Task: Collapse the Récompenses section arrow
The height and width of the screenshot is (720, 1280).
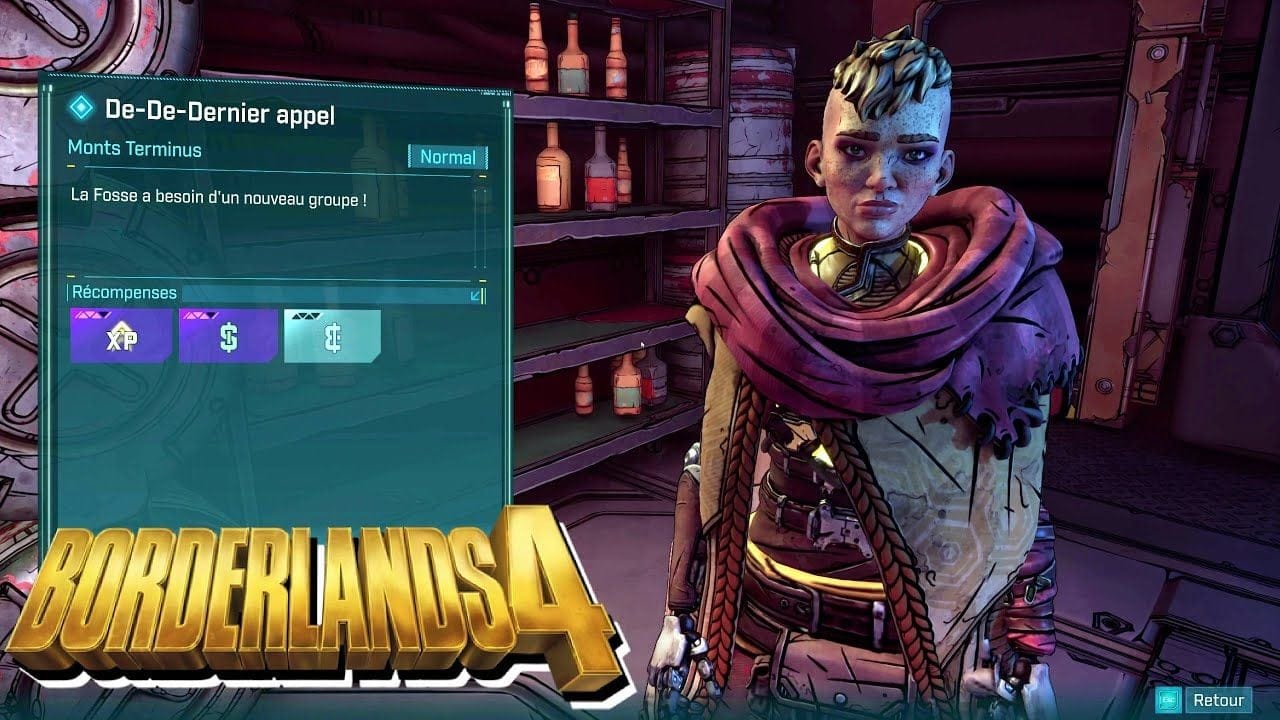Action: 476,295
